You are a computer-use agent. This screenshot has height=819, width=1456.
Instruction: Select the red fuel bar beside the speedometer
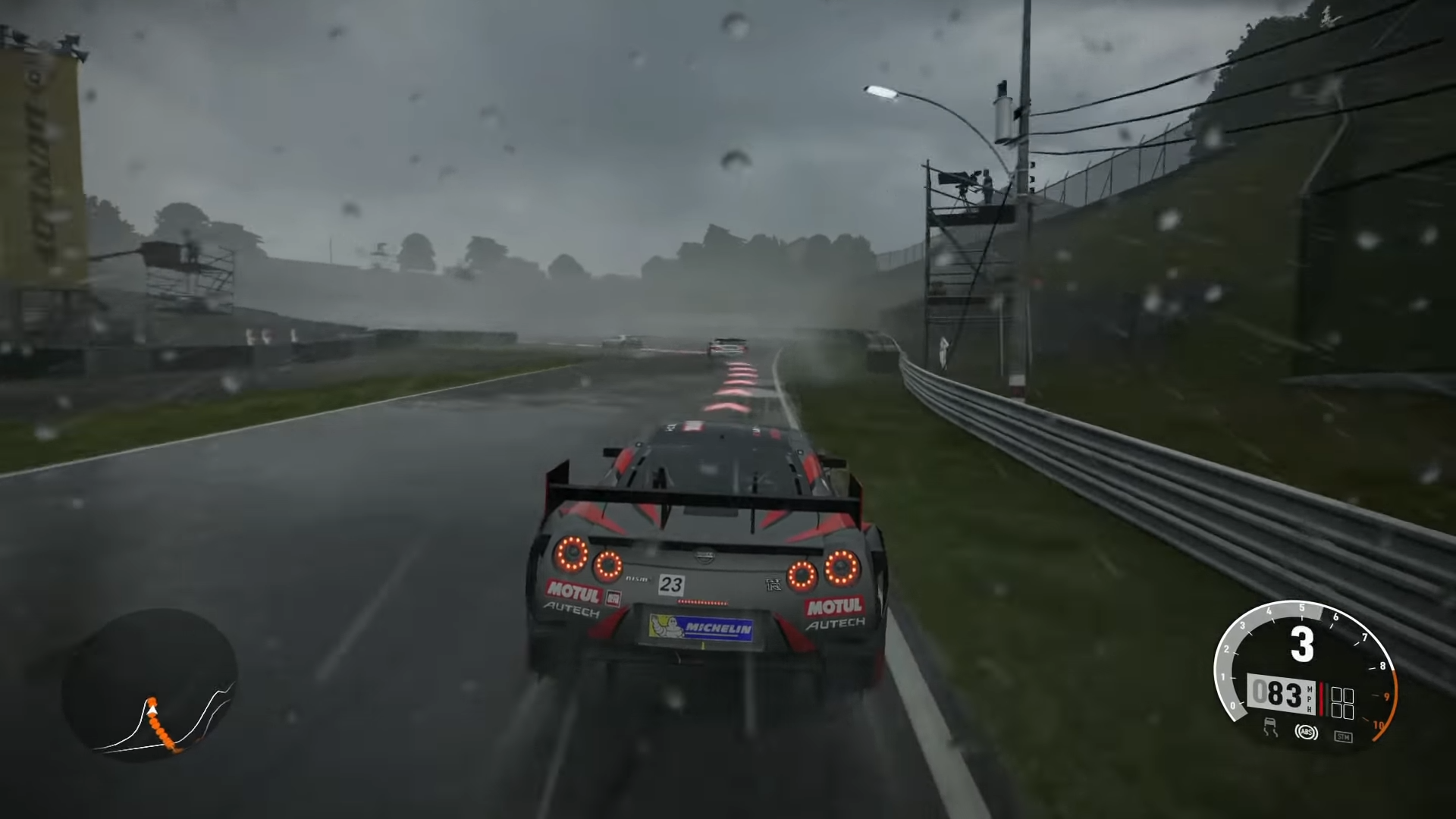pos(1322,698)
